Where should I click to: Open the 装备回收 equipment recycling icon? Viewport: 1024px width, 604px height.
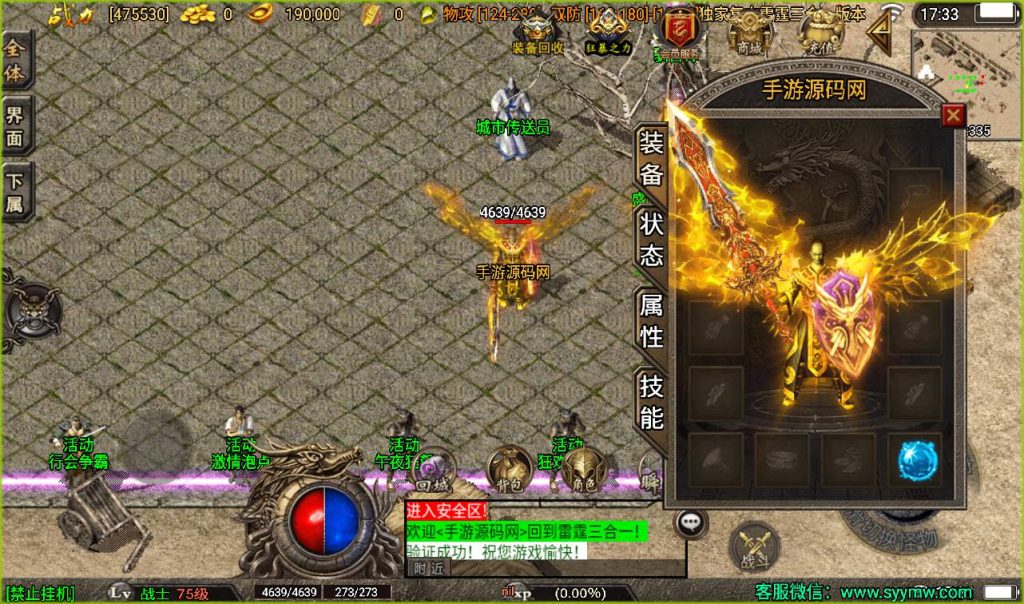538,33
